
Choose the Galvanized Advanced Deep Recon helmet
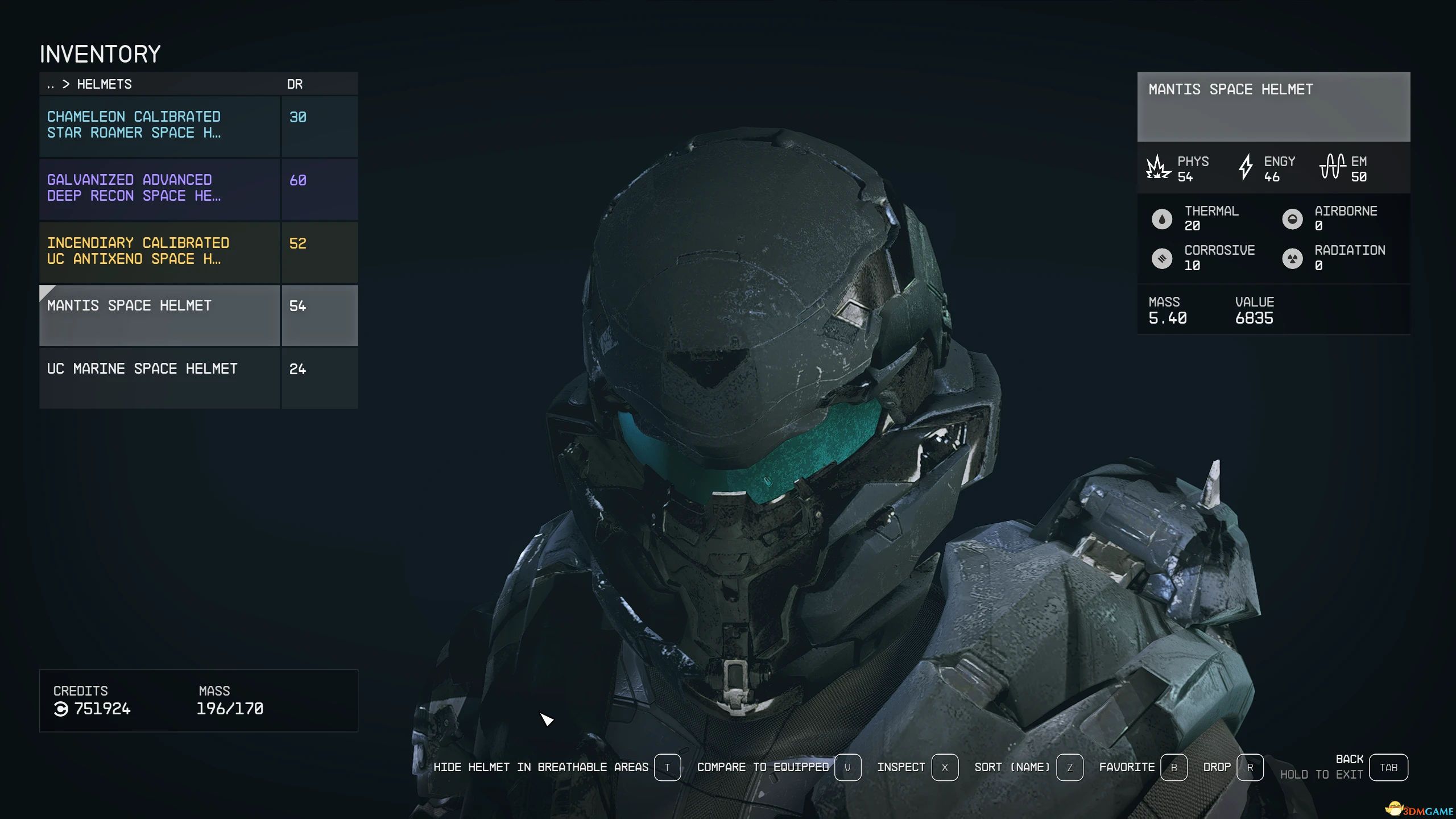point(159,189)
